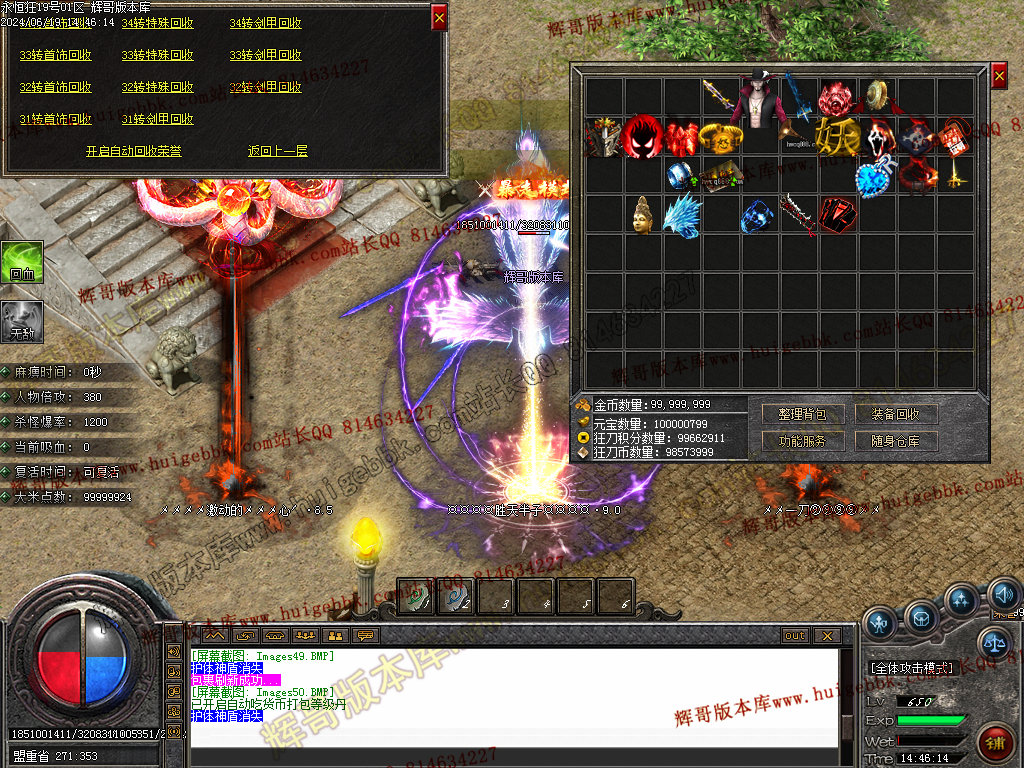Enable 开启自动回收荣誉 option
Image resolution: width=1024 pixels, height=768 pixels.
(x=134, y=151)
